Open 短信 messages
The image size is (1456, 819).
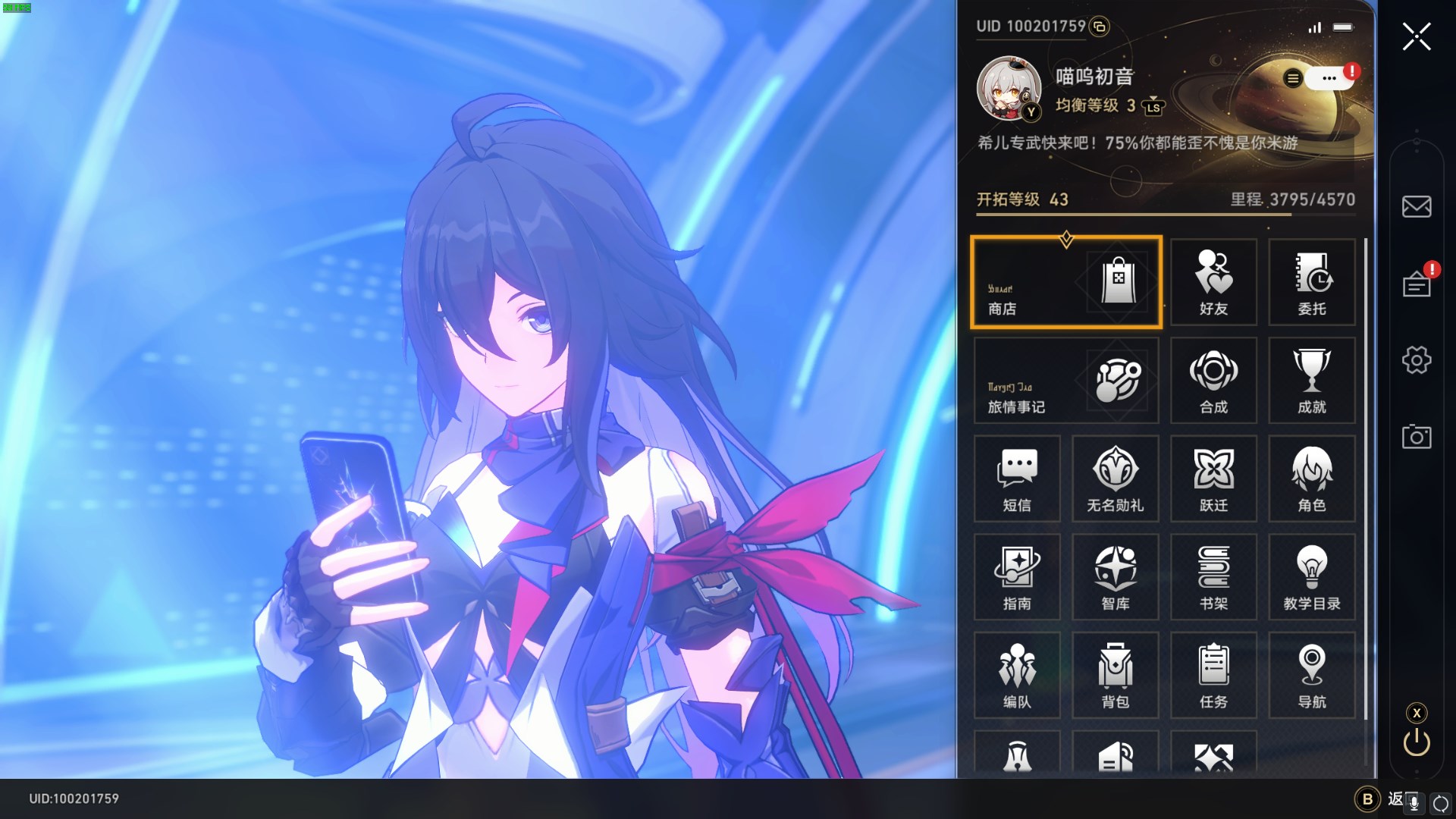1017,479
